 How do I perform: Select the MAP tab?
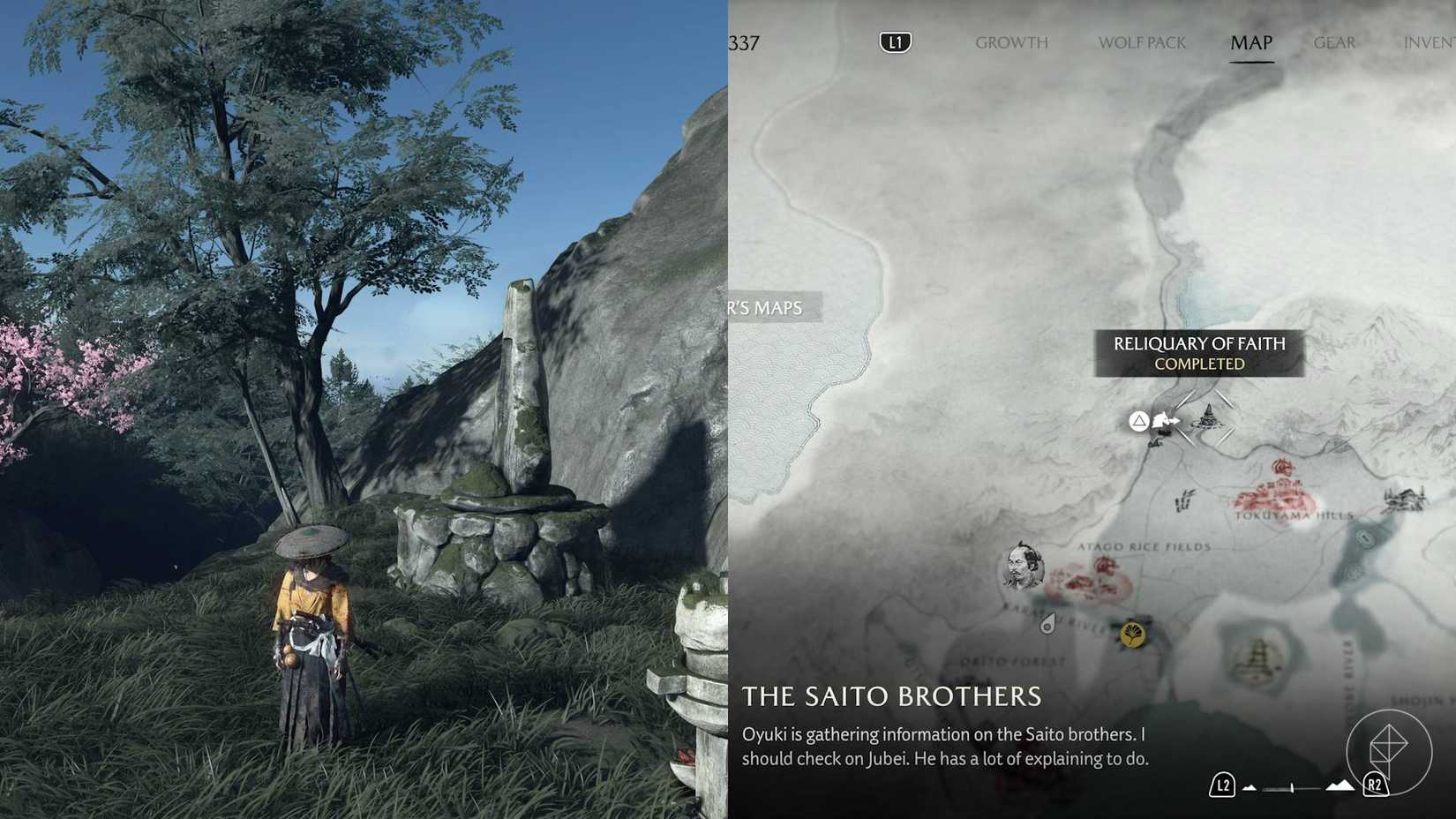point(1250,41)
